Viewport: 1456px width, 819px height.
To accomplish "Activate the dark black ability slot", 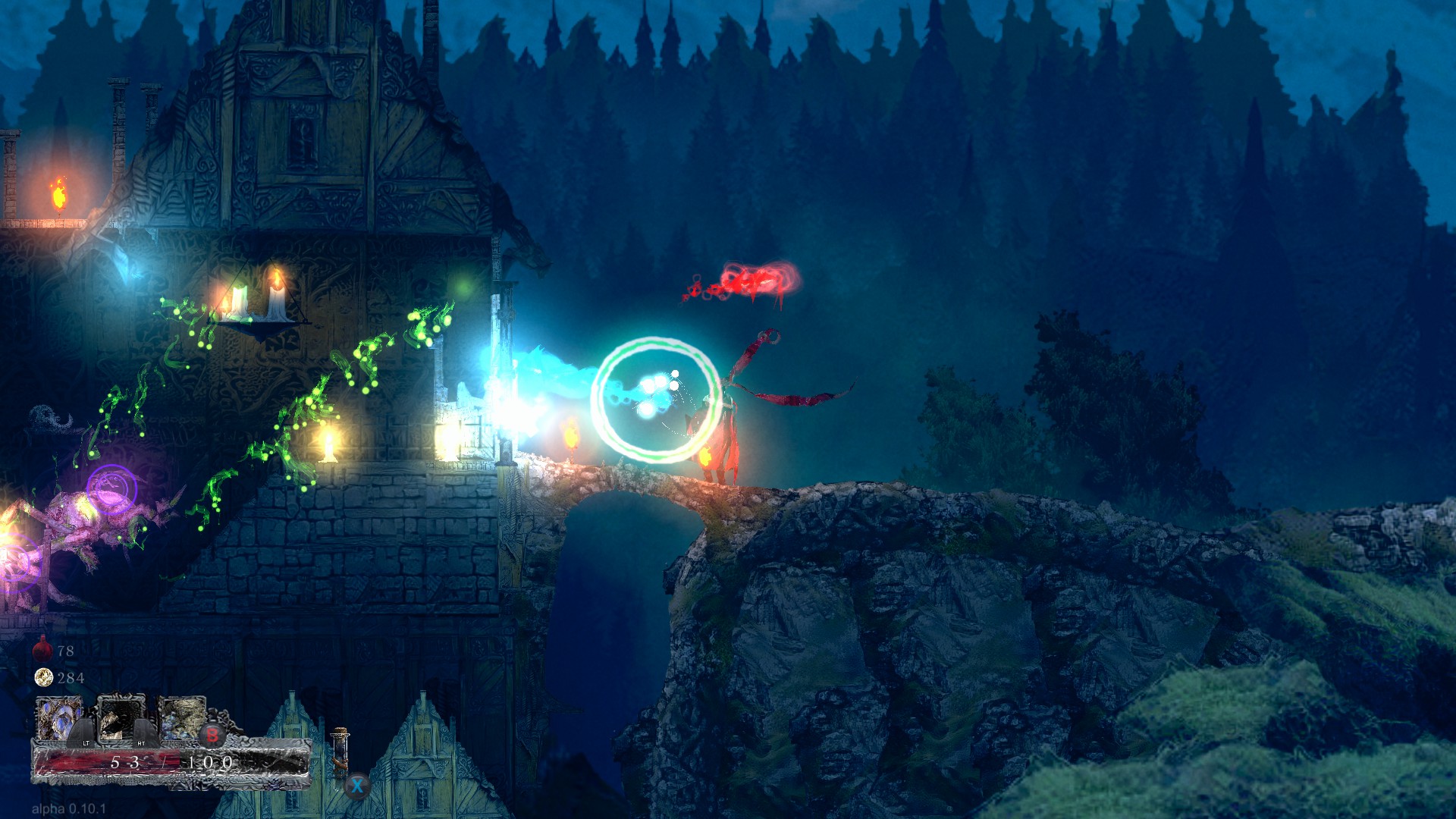I will click(121, 717).
